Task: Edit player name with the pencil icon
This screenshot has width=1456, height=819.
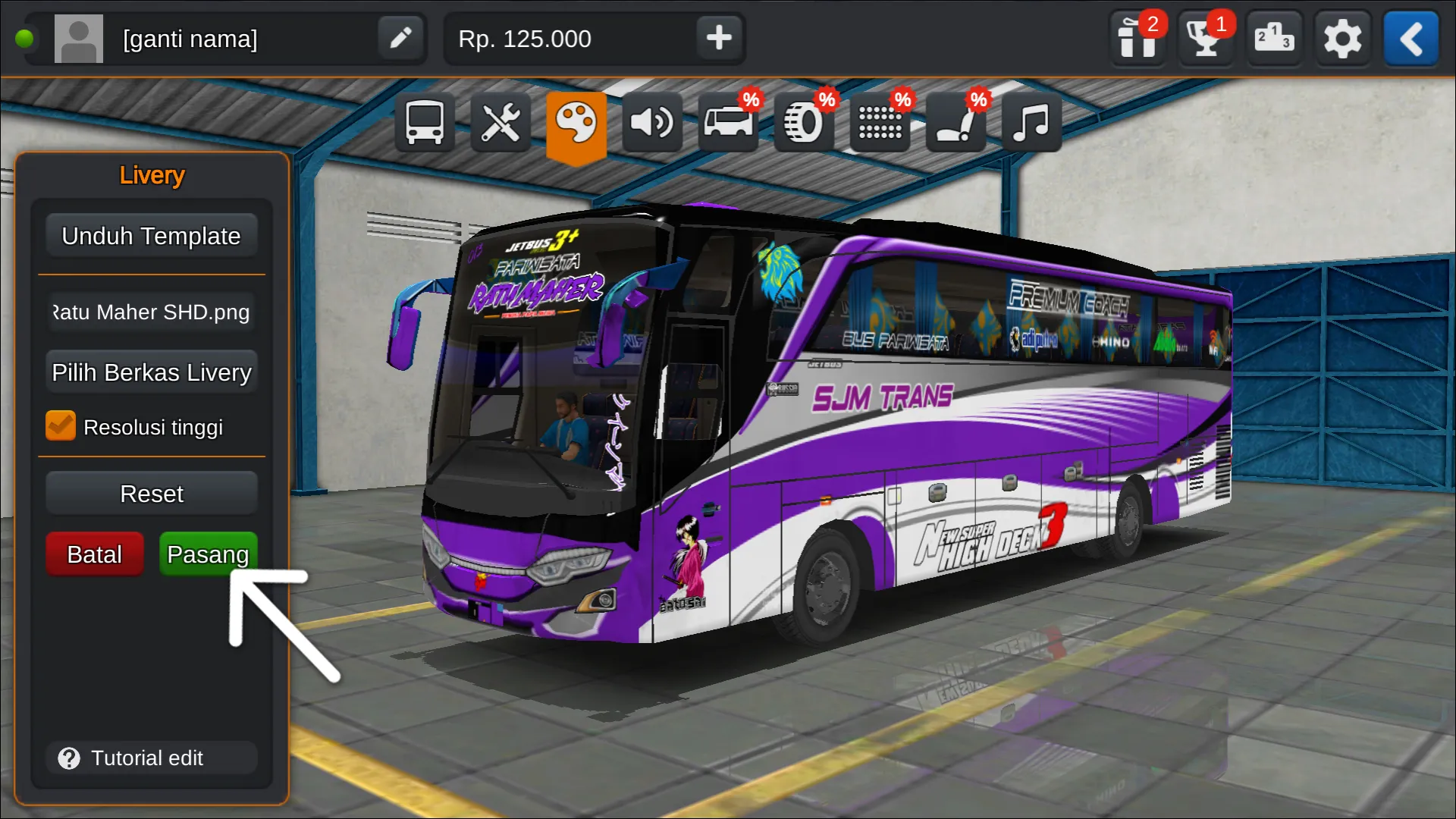Action: coord(400,38)
